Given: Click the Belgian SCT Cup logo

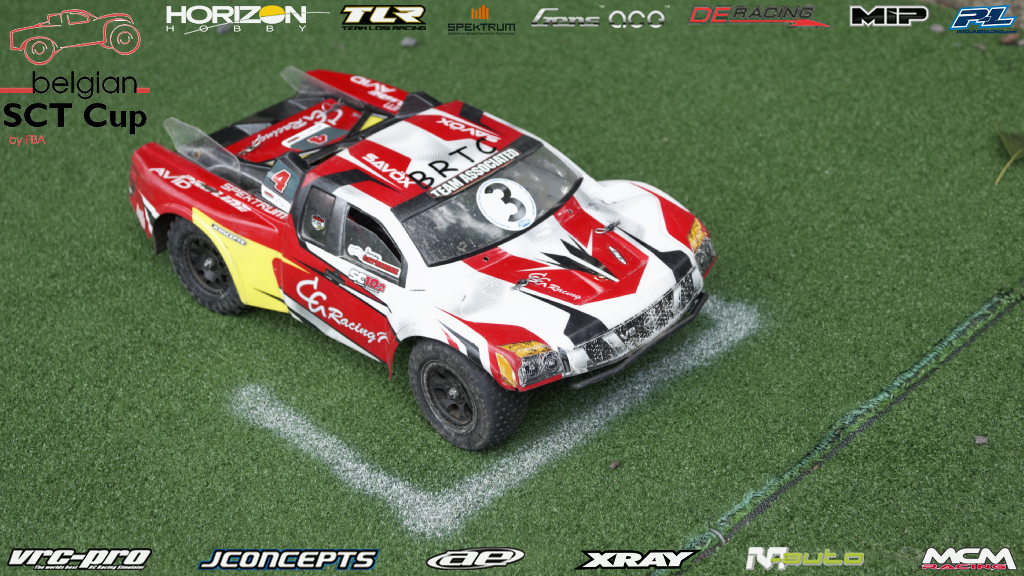Looking at the screenshot, I should click(x=75, y=80).
